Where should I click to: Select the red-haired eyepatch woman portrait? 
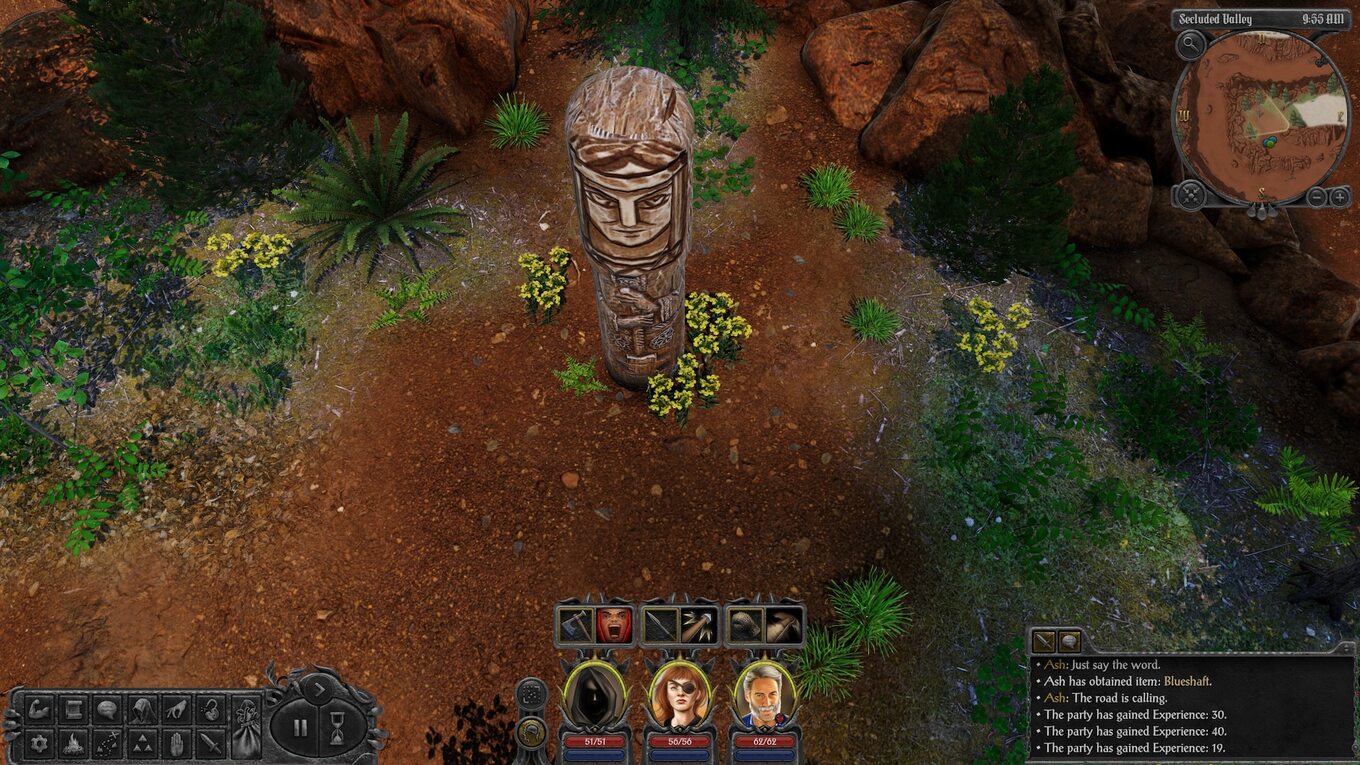pyautogui.click(x=680, y=694)
